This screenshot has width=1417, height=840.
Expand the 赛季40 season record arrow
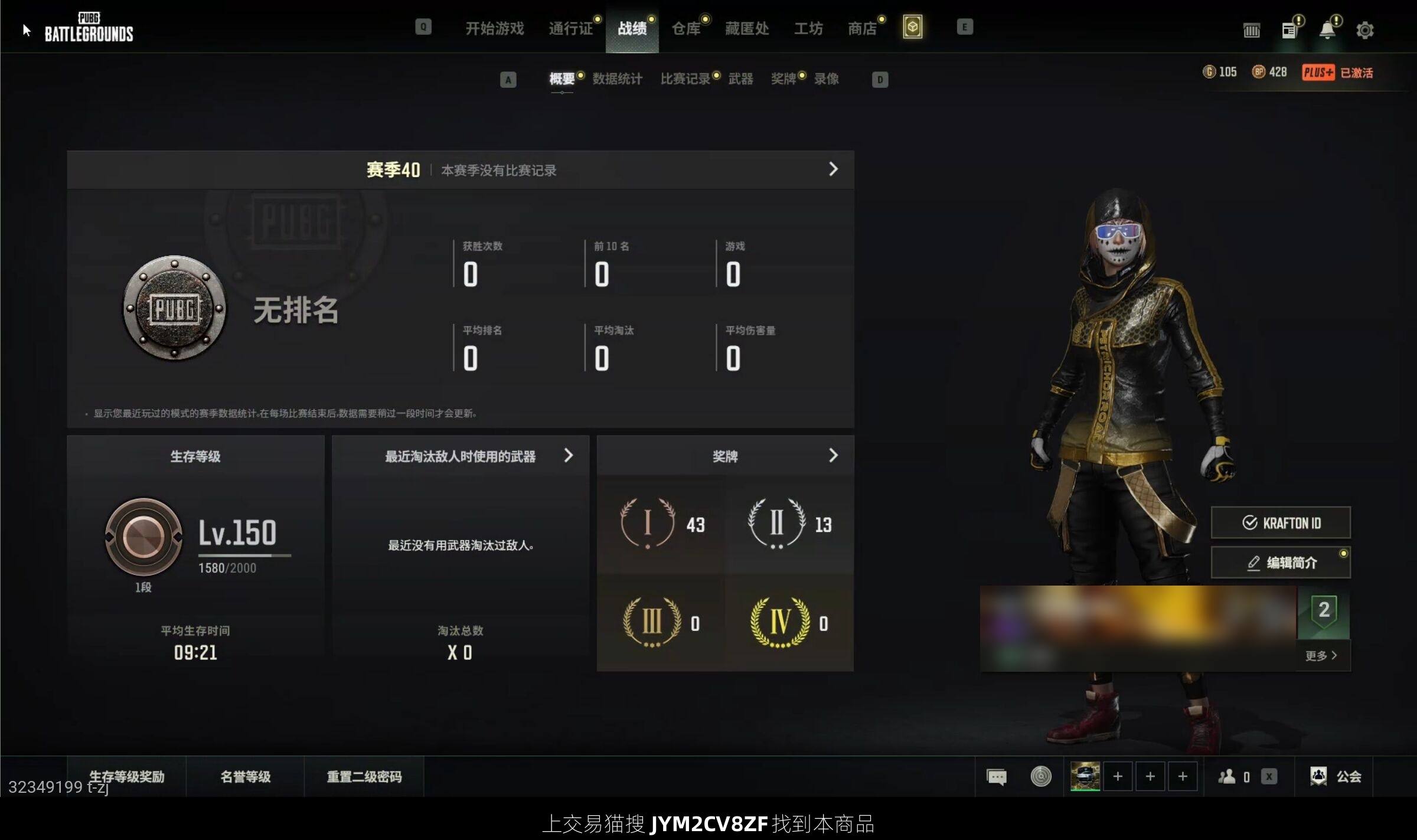tap(833, 169)
